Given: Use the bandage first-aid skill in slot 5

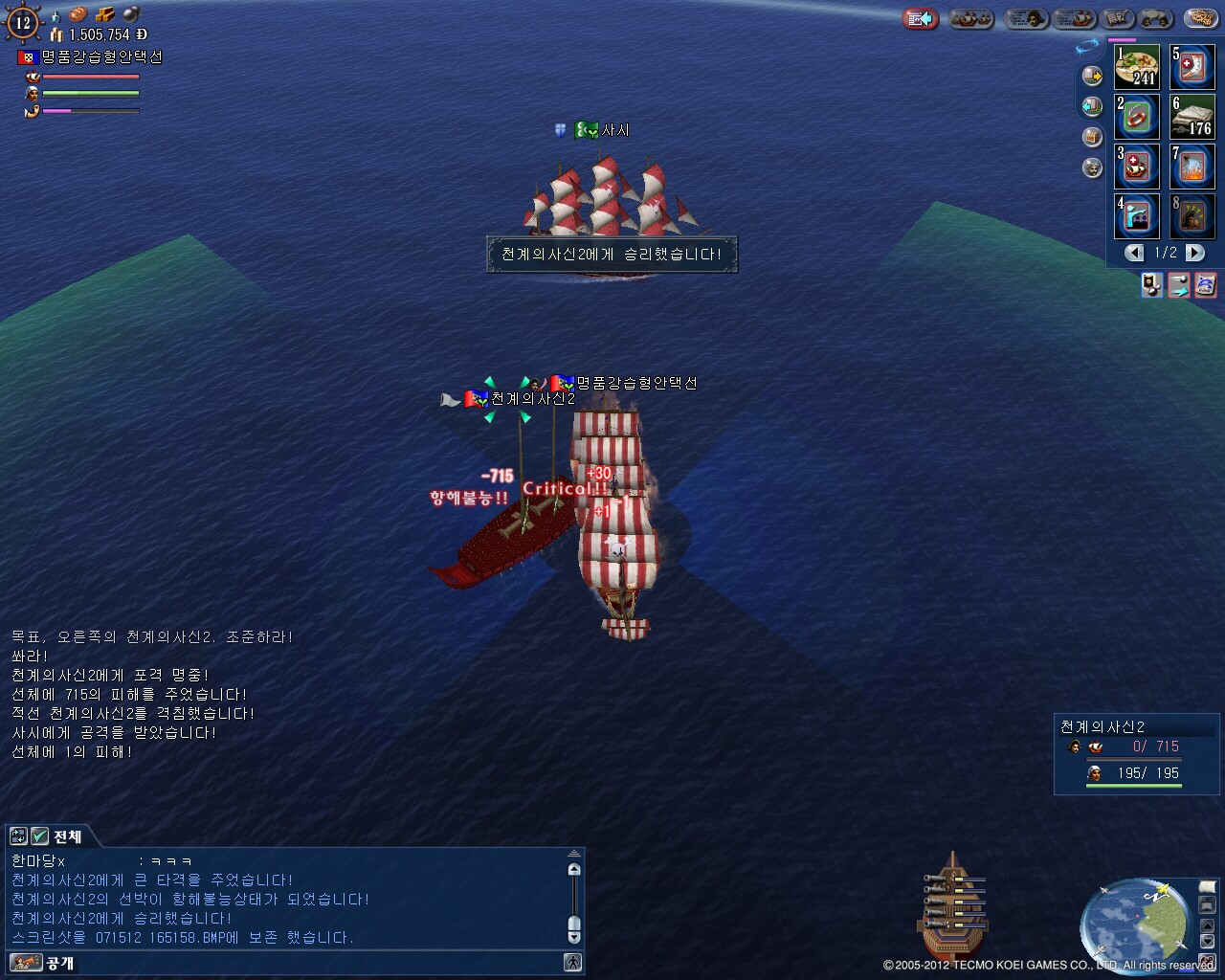Looking at the screenshot, I should (1192, 67).
